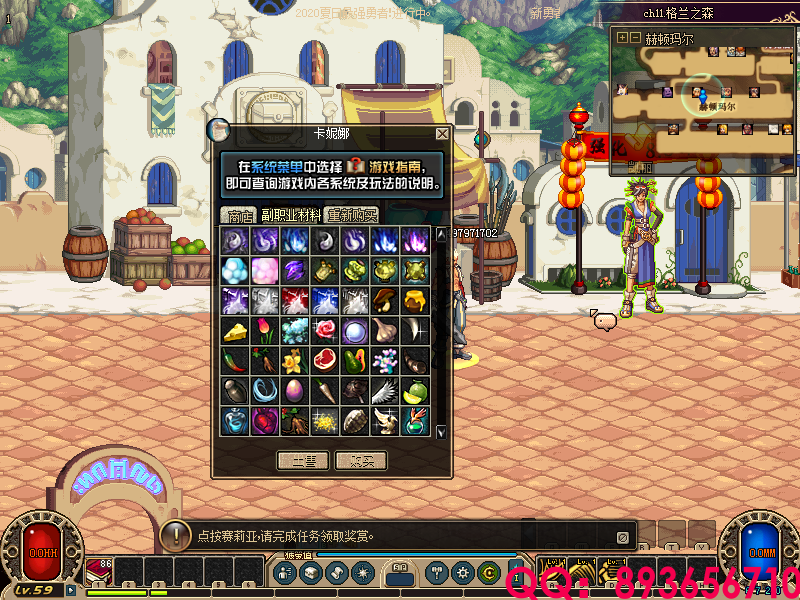Select the raw meat steak item

click(324, 360)
